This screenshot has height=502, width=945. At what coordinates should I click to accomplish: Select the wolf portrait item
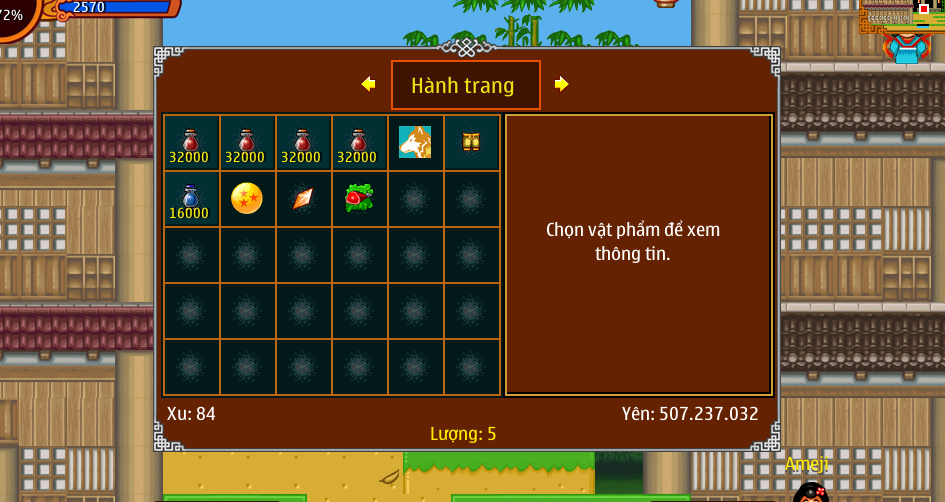click(x=415, y=142)
